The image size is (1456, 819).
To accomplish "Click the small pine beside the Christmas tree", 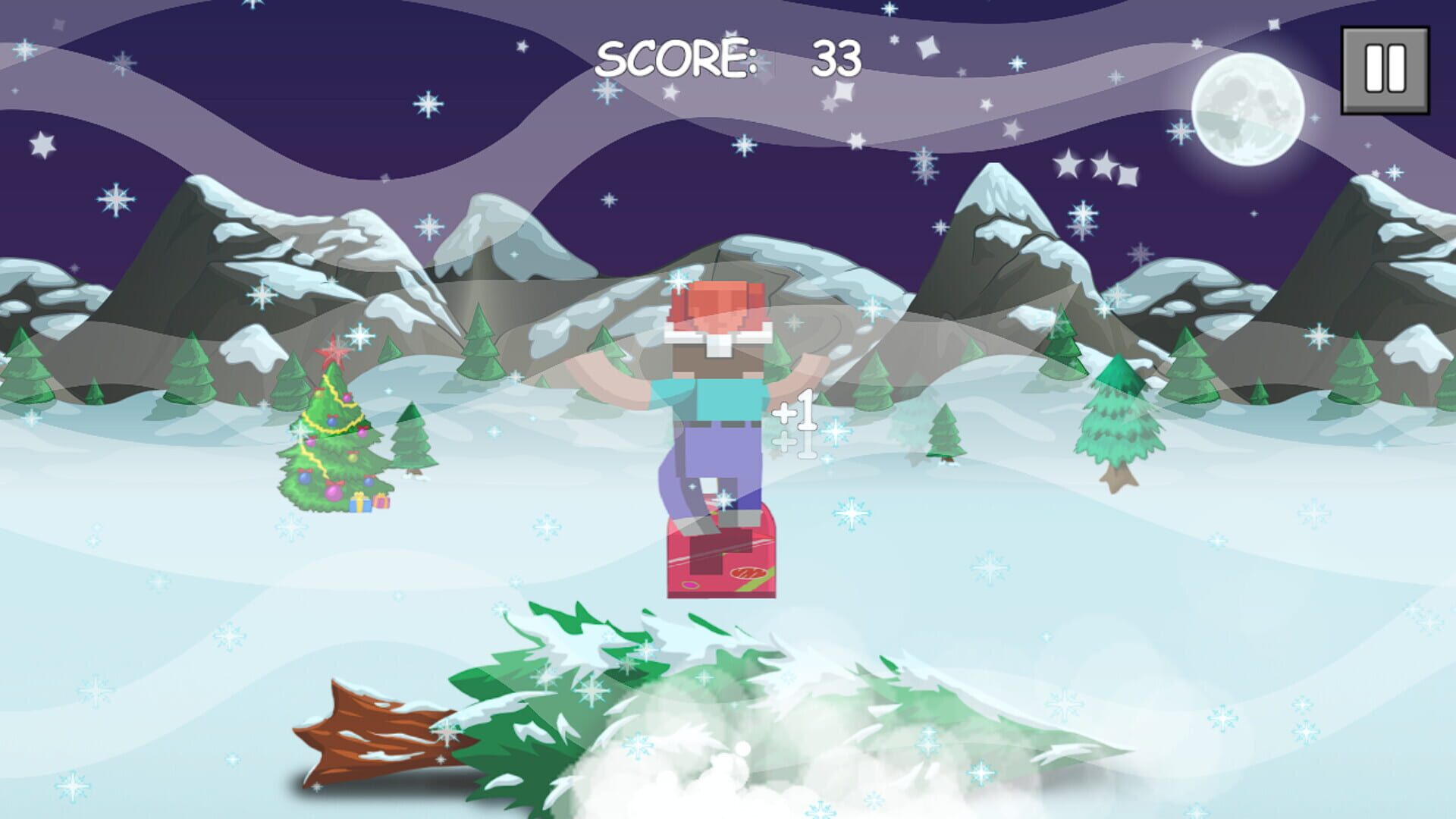I will (411, 440).
